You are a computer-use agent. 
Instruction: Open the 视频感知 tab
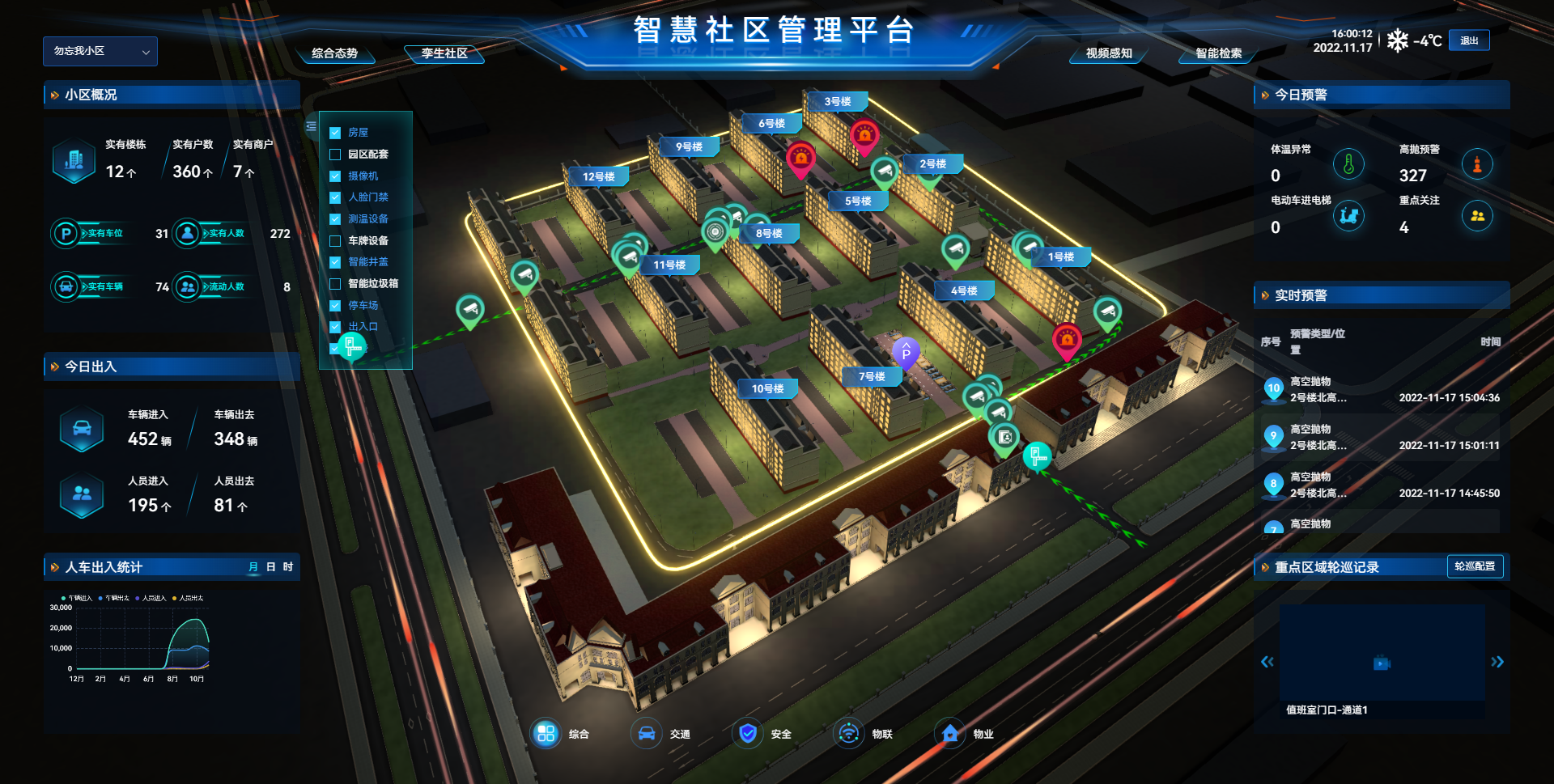1109,53
